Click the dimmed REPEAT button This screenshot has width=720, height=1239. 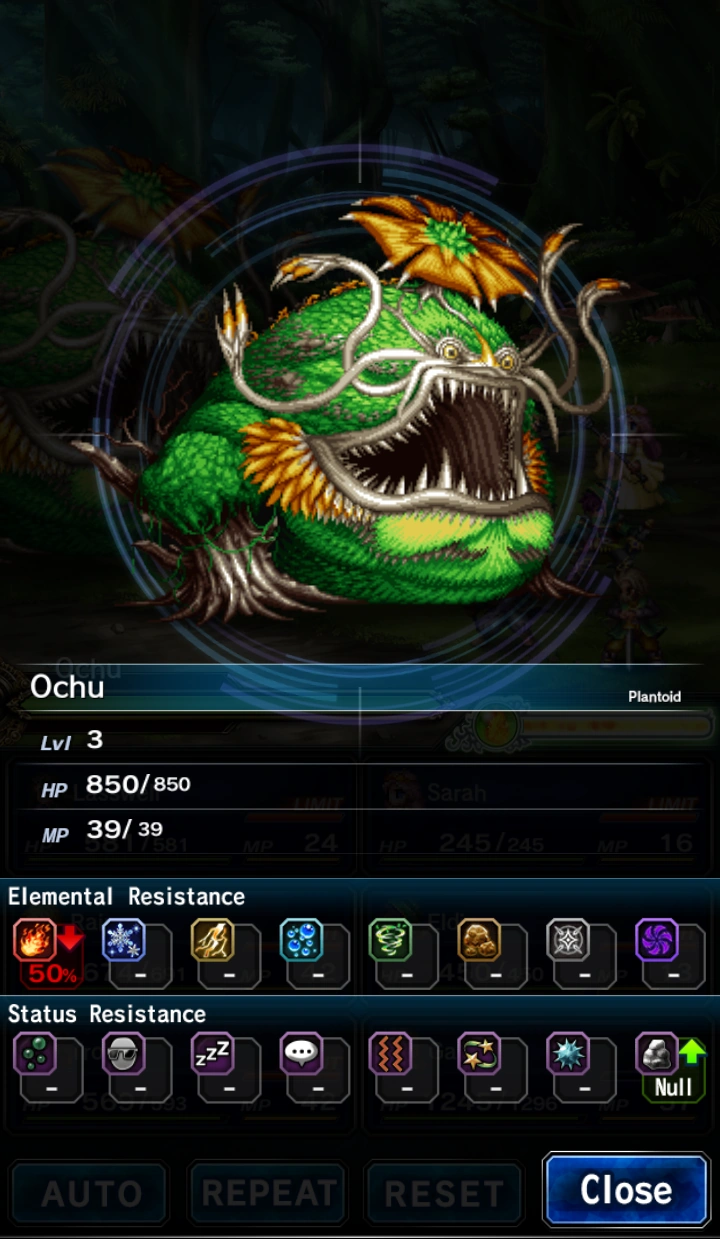(x=268, y=1193)
